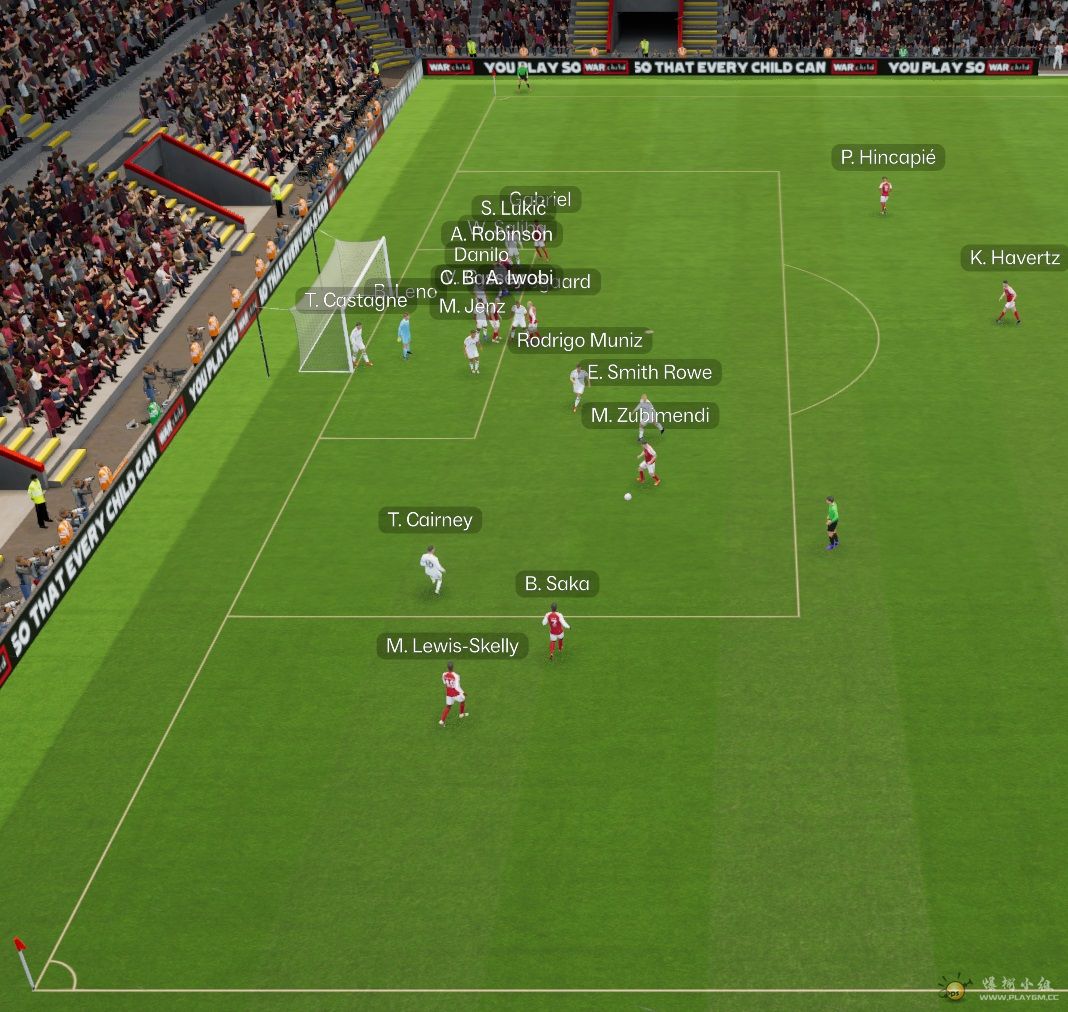Open the E. Smith Rowe name tag
The image size is (1068, 1012).
pyautogui.click(x=650, y=373)
